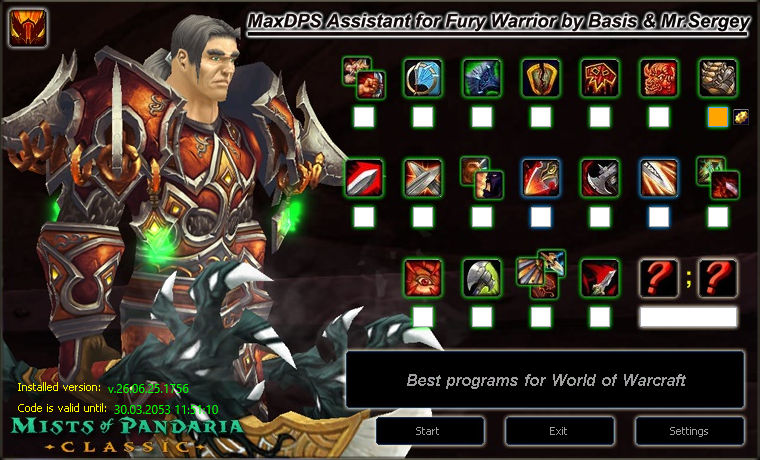Choose the cracked golden shield ability icon
Viewport: 760px width, 460px height.
[541, 78]
